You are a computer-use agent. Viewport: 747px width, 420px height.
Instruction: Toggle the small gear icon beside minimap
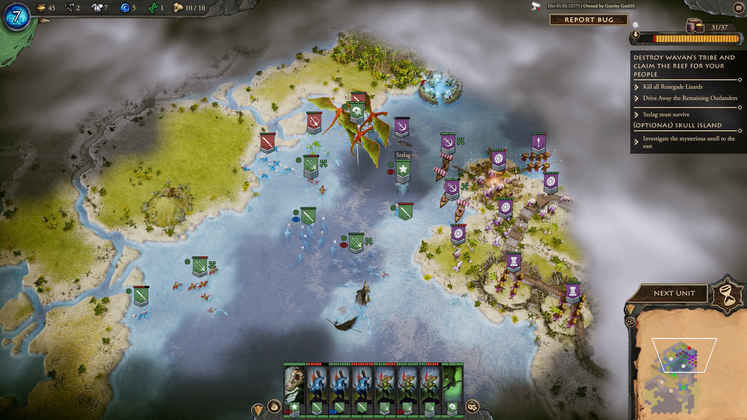click(631, 322)
